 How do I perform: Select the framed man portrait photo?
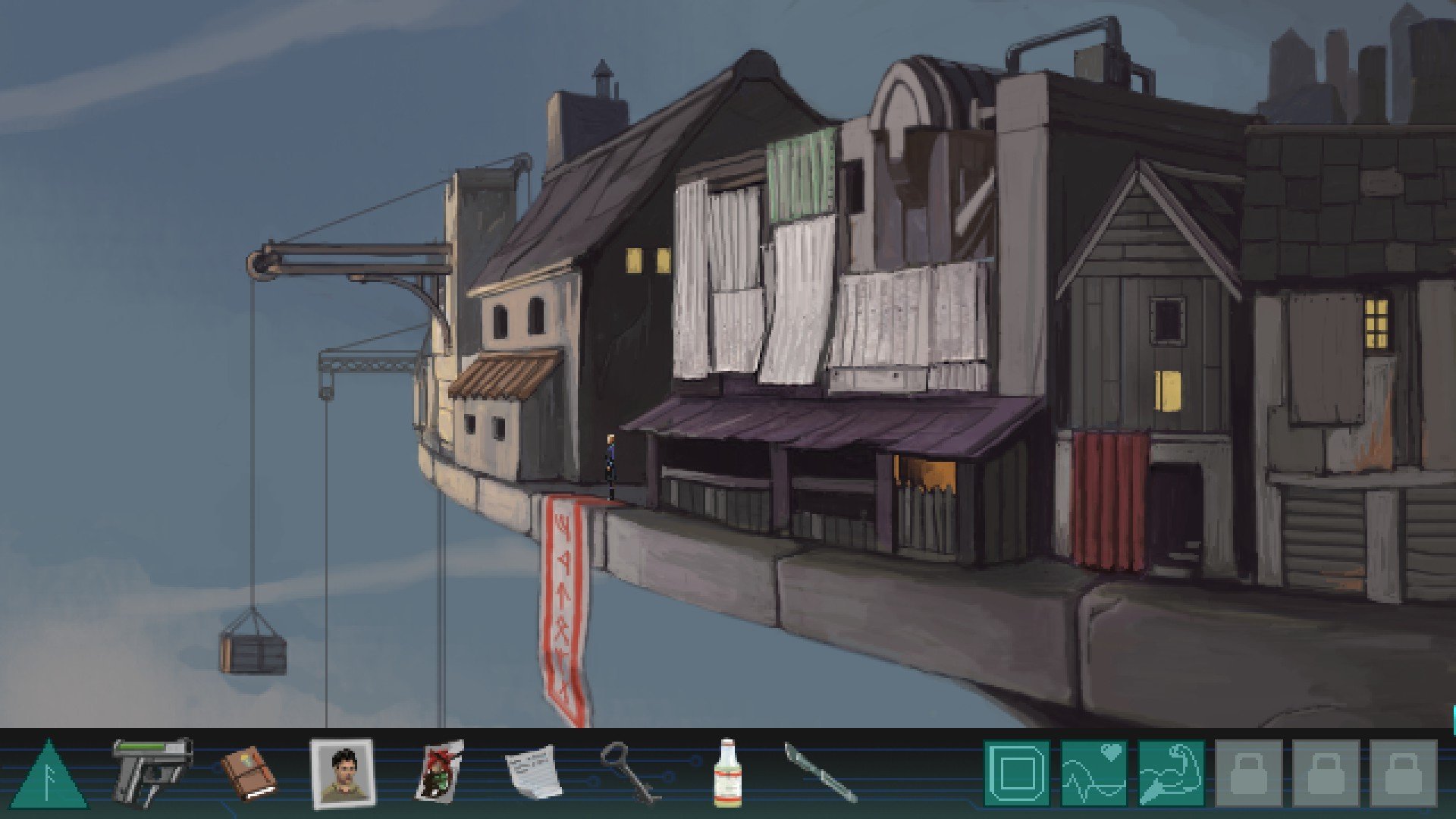pyautogui.click(x=342, y=773)
